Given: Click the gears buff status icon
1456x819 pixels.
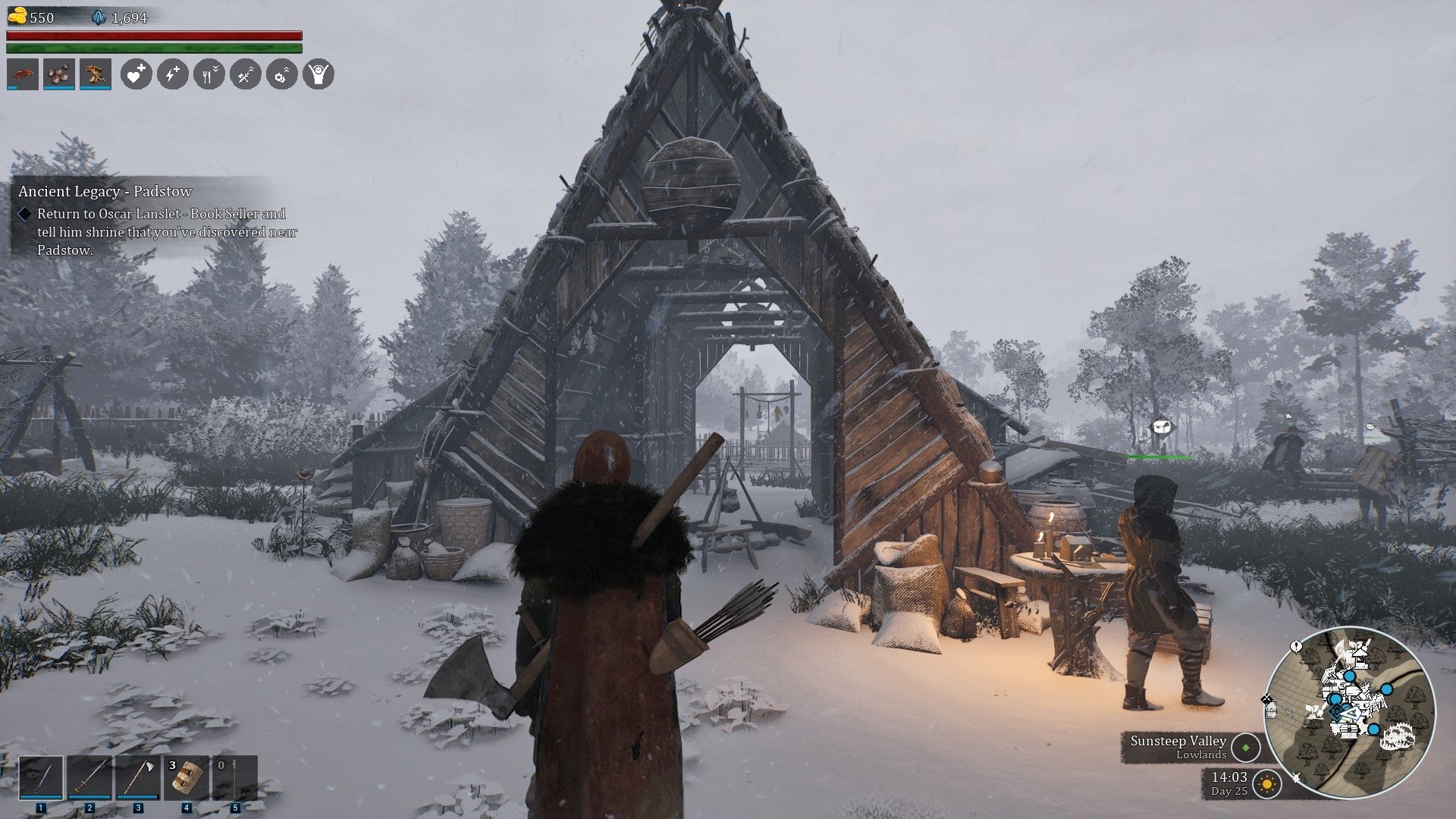Looking at the screenshot, I should pyautogui.click(x=281, y=74).
